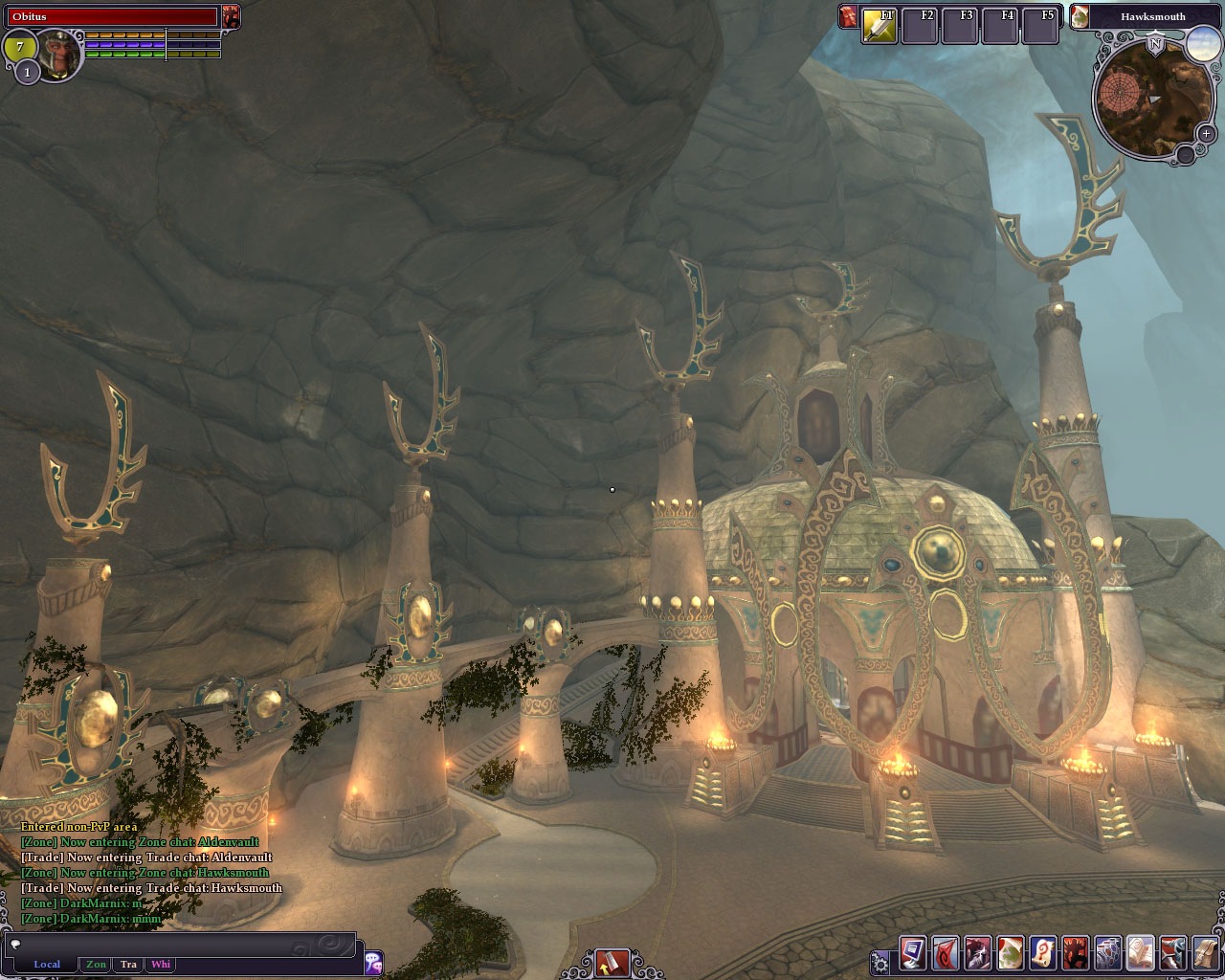Open the gear settings icon
This screenshot has width=1225, height=980.
coord(880,962)
